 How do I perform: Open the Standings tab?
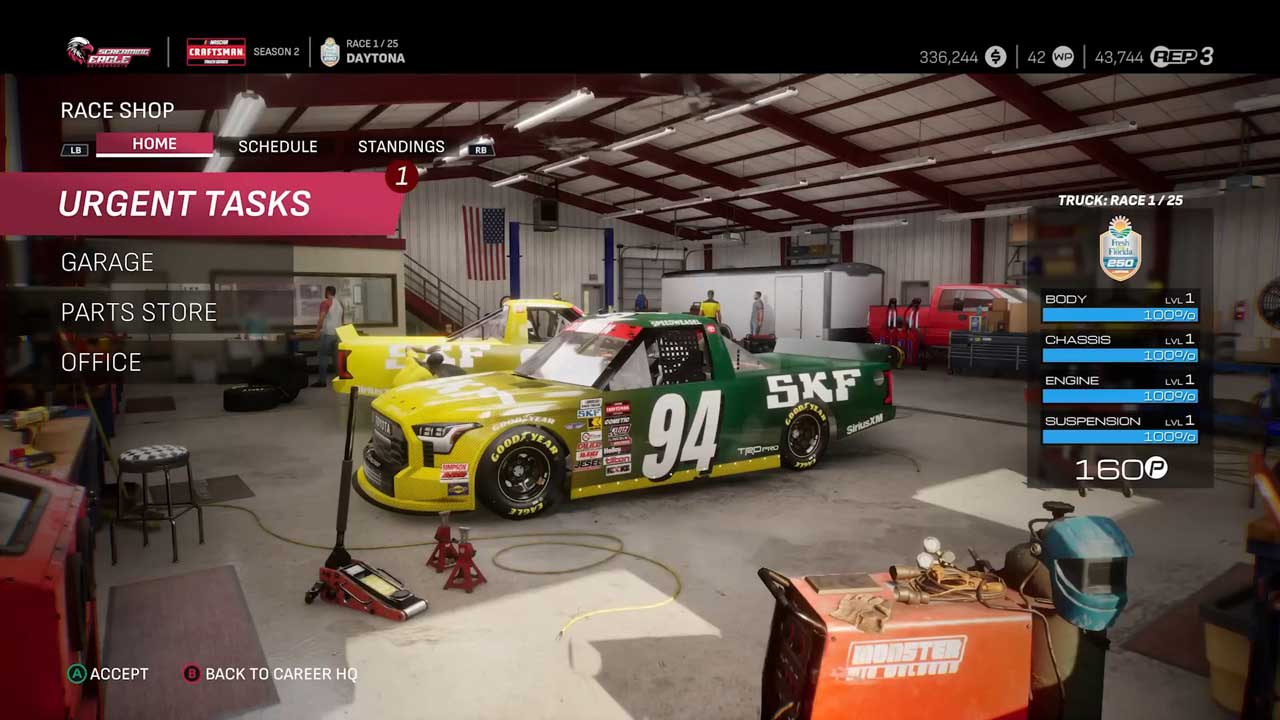401,146
